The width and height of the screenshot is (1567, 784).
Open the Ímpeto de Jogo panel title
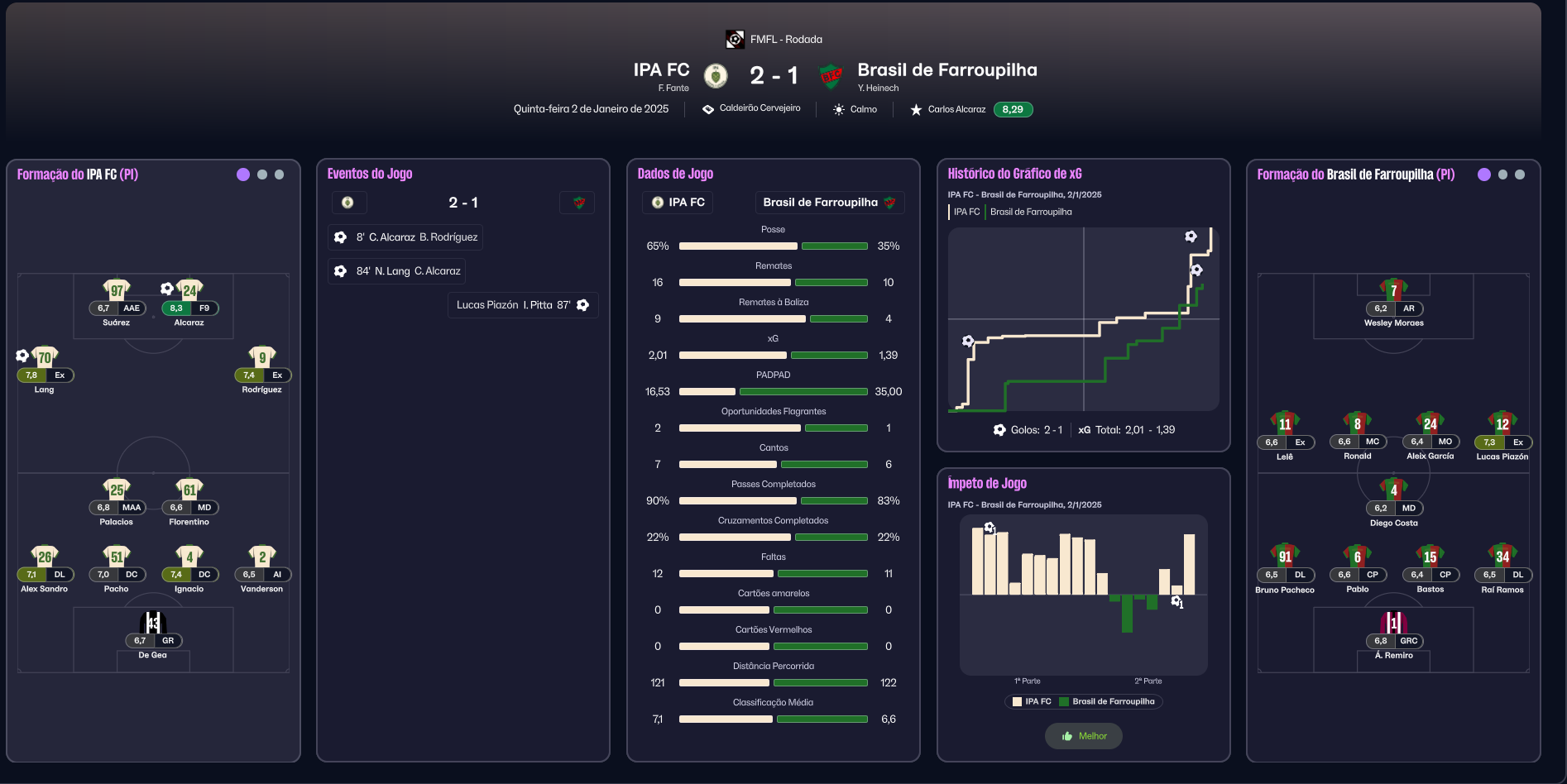coord(987,483)
